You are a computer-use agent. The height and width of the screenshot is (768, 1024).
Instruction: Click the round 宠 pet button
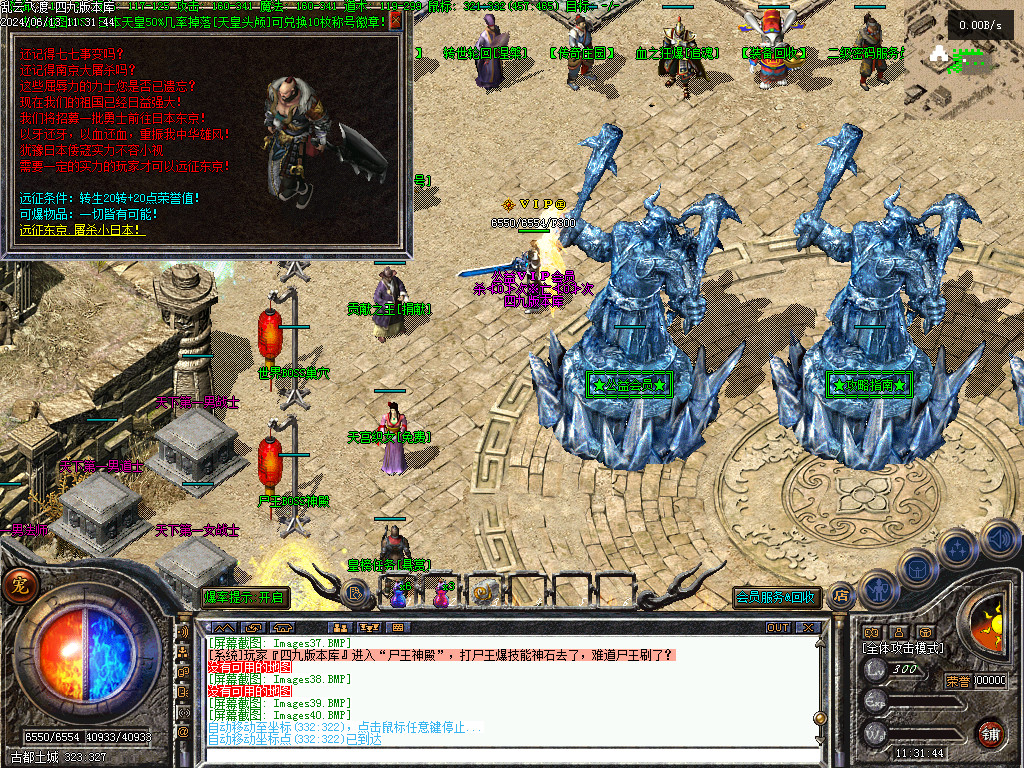pos(19,587)
